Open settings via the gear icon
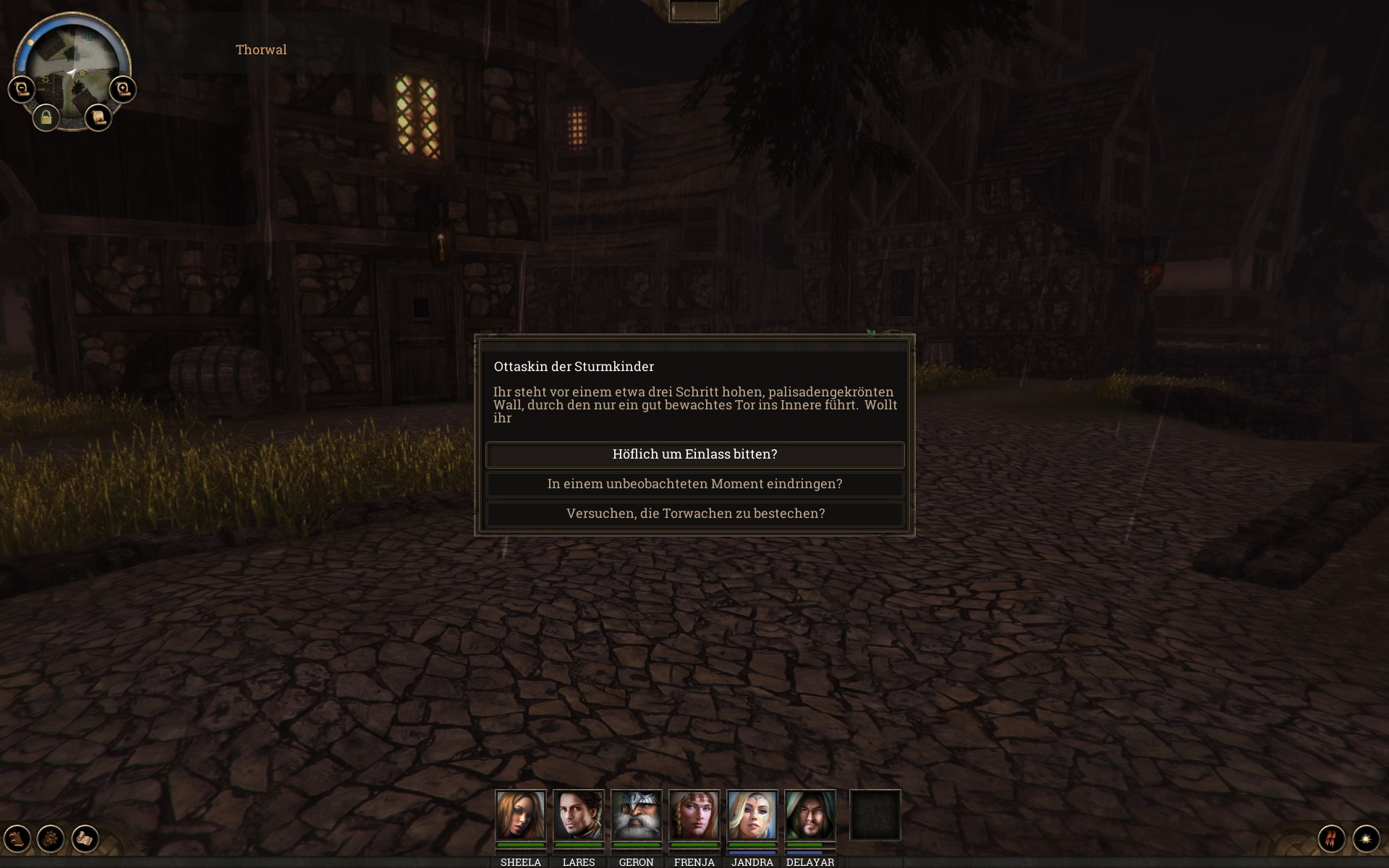The image size is (1389, 868). pyautogui.click(x=51, y=838)
